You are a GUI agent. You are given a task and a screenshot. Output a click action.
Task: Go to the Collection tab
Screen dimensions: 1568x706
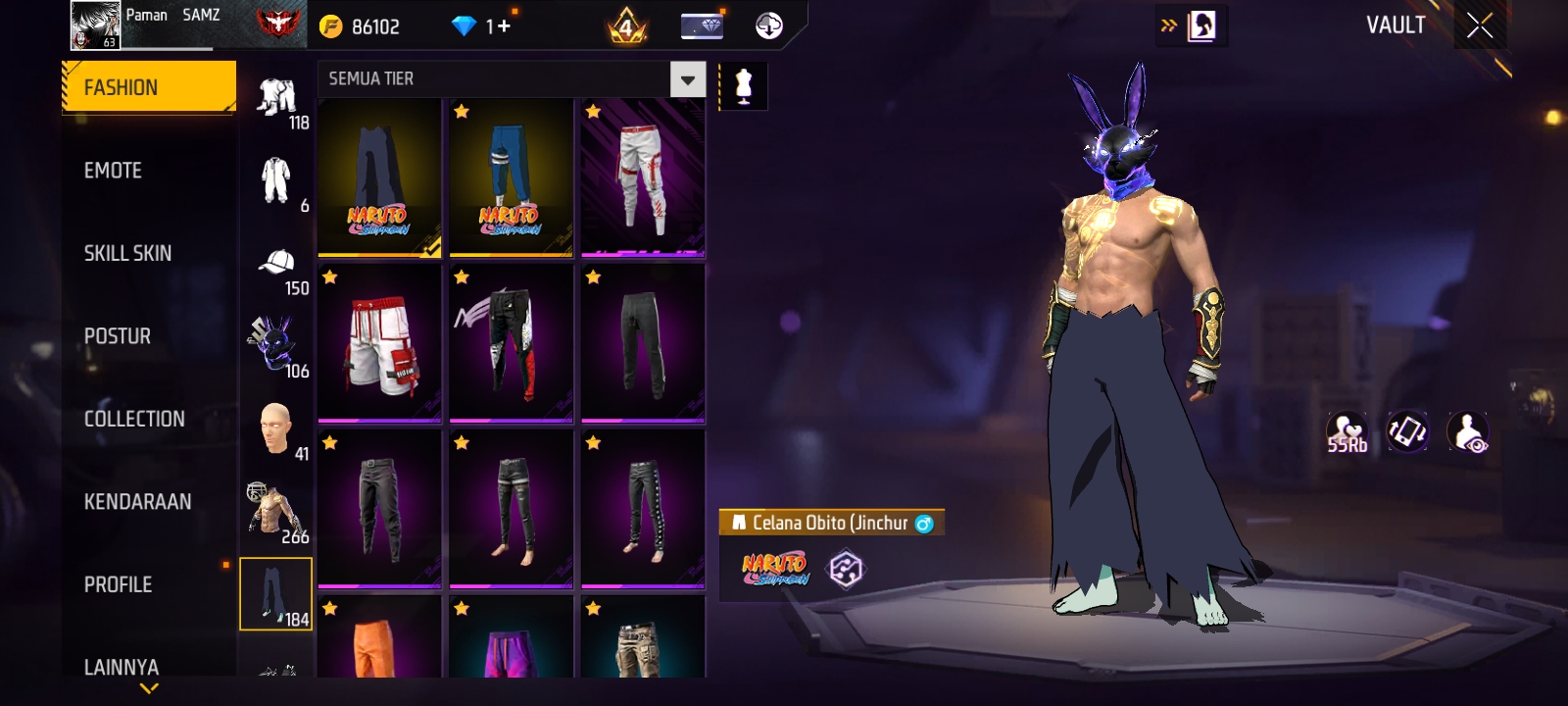134,419
